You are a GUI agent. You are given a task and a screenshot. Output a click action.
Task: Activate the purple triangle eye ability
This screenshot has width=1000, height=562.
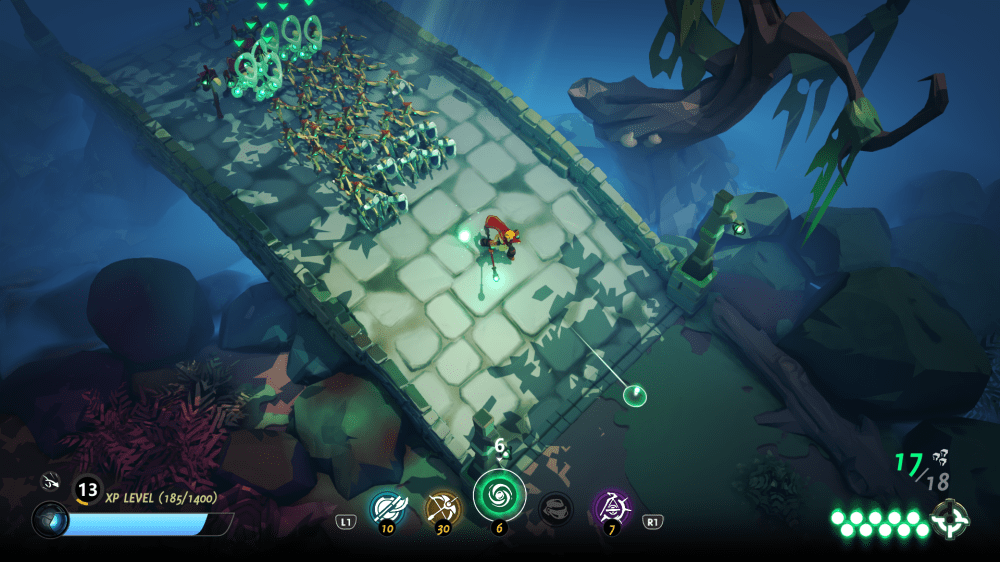coord(610,508)
